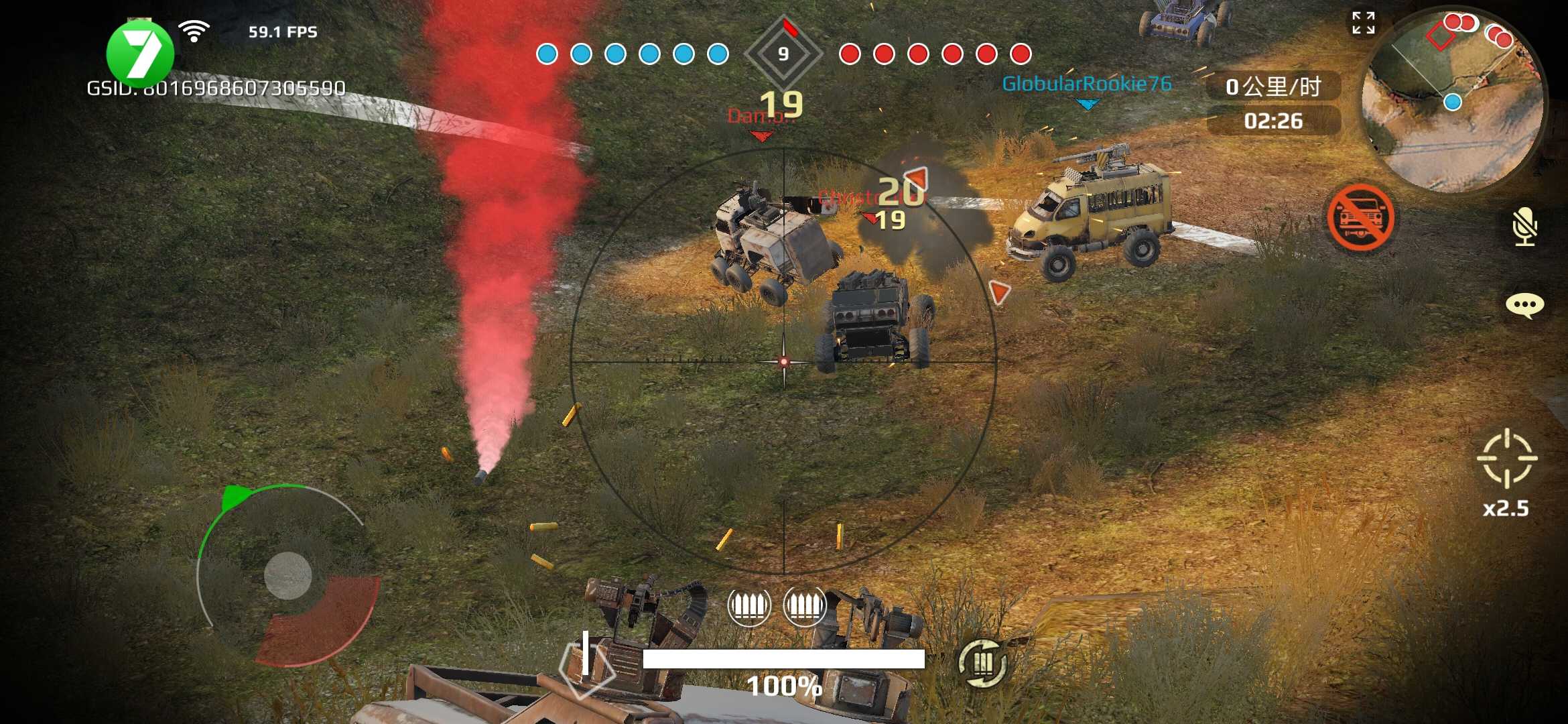Toggle the x2.5 scope zoom crosshair
Image resolution: width=1568 pixels, height=724 pixels.
pos(1507,459)
